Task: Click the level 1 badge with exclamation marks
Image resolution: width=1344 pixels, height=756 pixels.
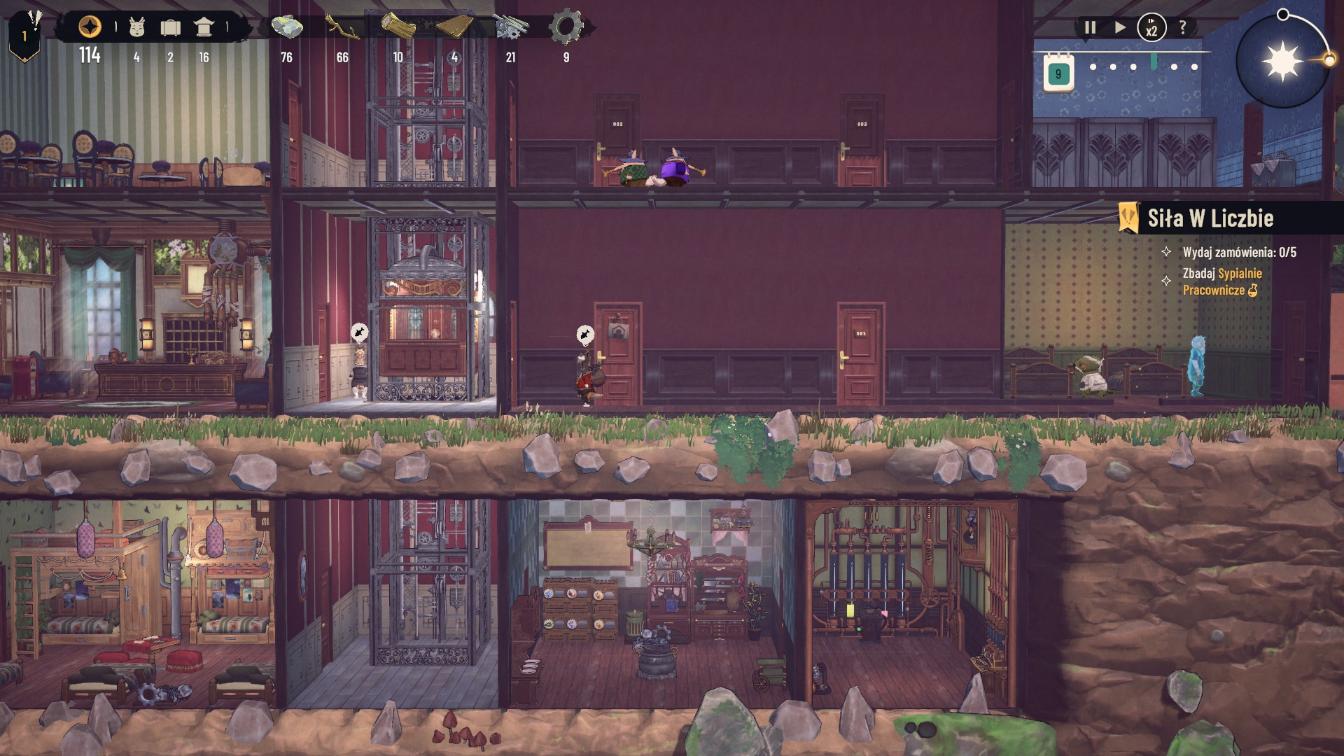Action: pos(24,32)
